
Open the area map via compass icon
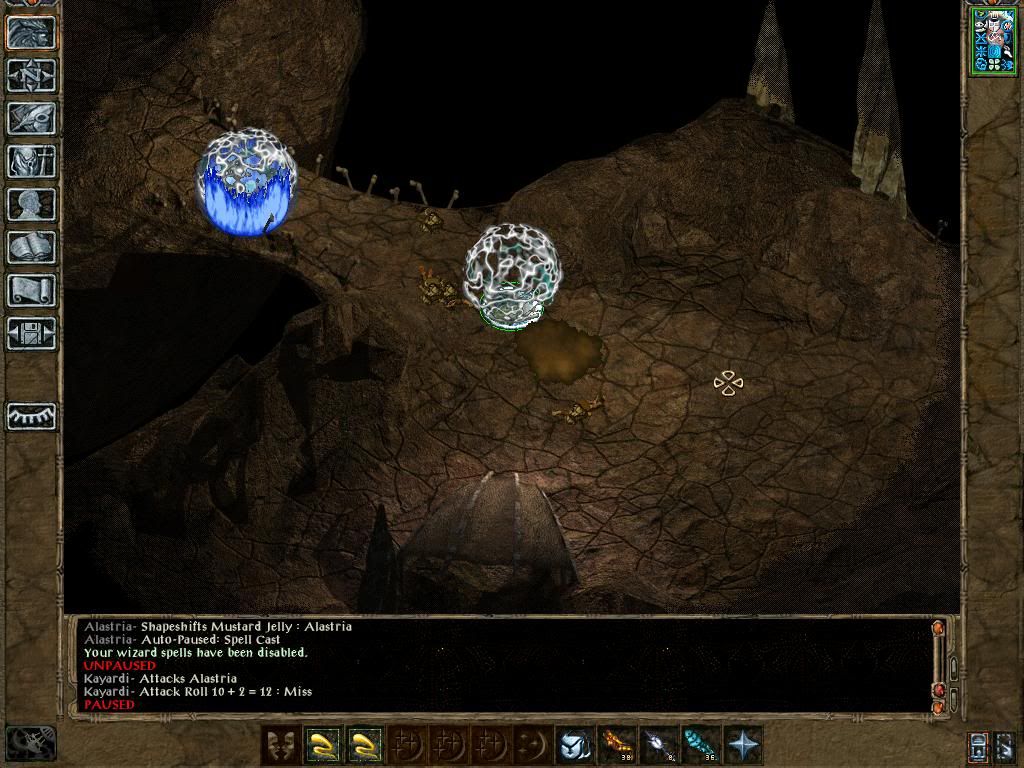[x=31, y=75]
